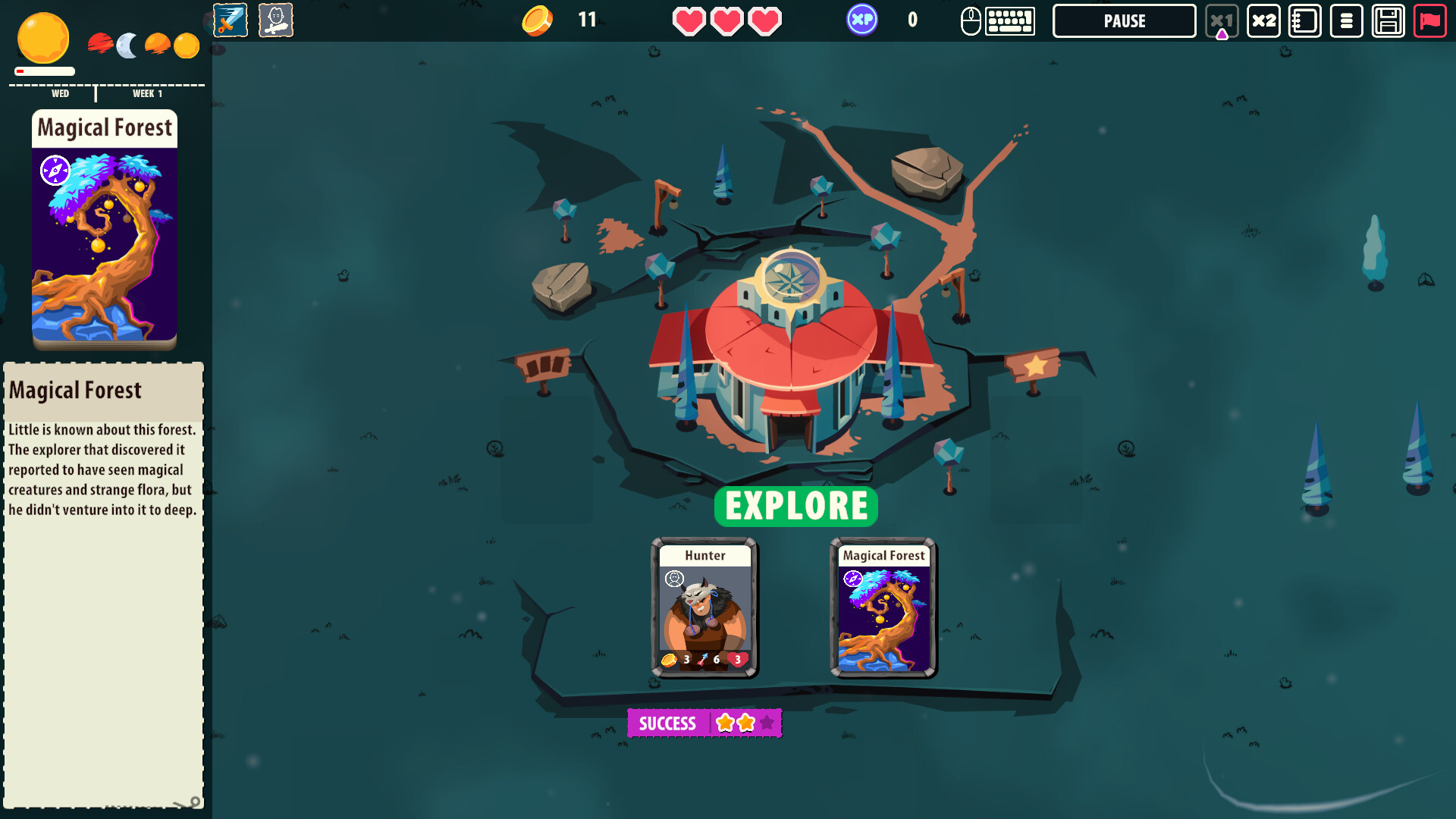Click the SUCCESS star rating banner

704,723
